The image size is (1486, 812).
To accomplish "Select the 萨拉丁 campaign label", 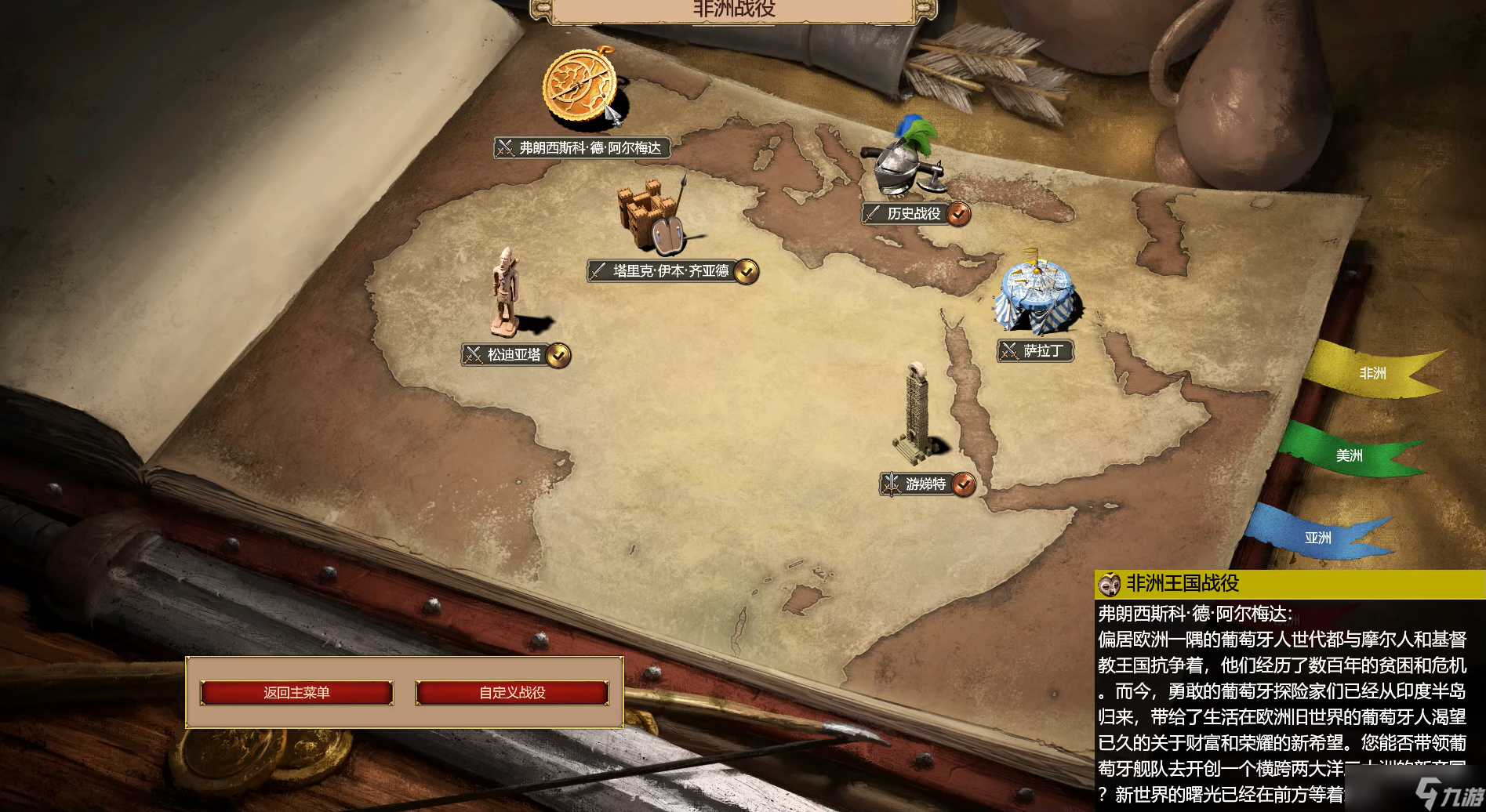I will 1036,351.
